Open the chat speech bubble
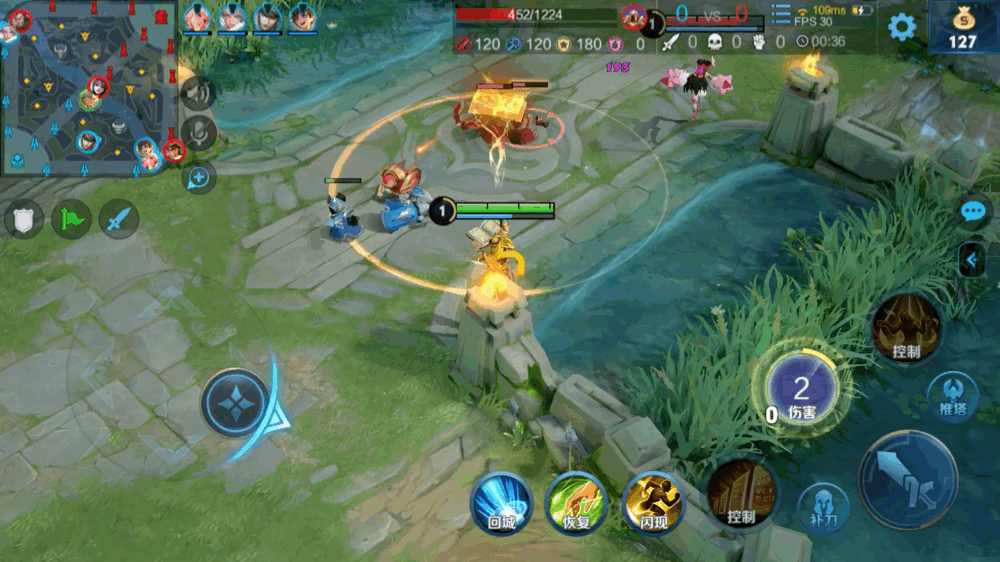 click(x=973, y=211)
